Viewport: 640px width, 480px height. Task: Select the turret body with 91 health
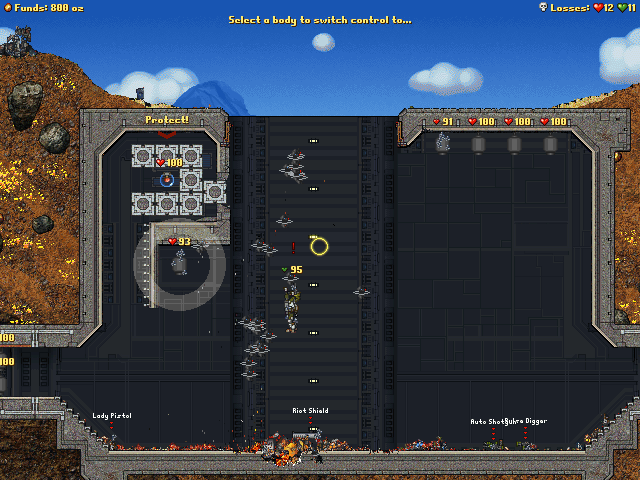pyautogui.click(x=442, y=143)
